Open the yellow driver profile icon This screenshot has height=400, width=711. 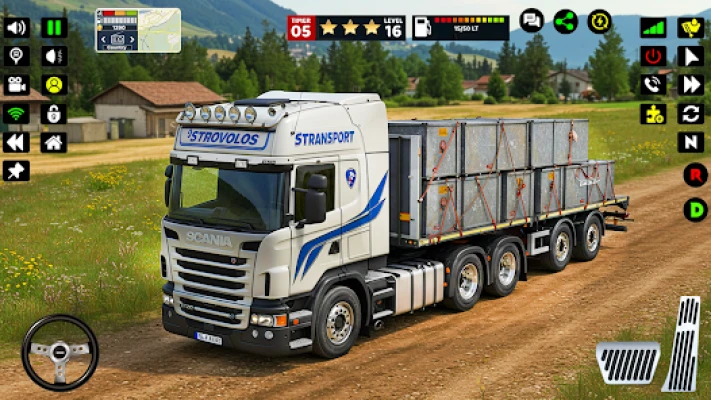pyautogui.click(x=54, y=85)
